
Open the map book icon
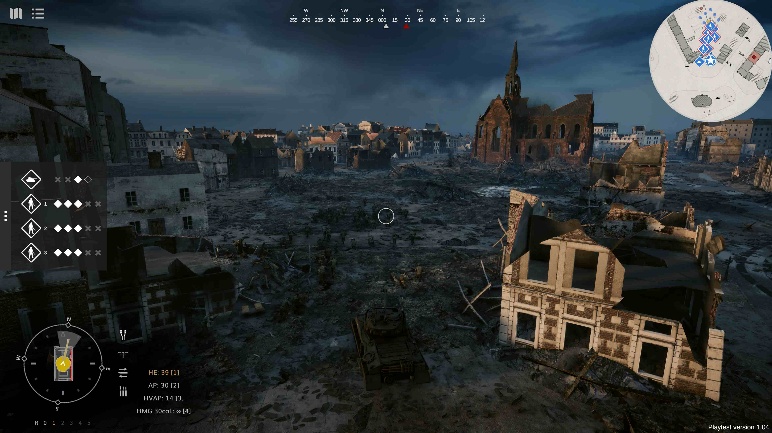pos(17,13)
